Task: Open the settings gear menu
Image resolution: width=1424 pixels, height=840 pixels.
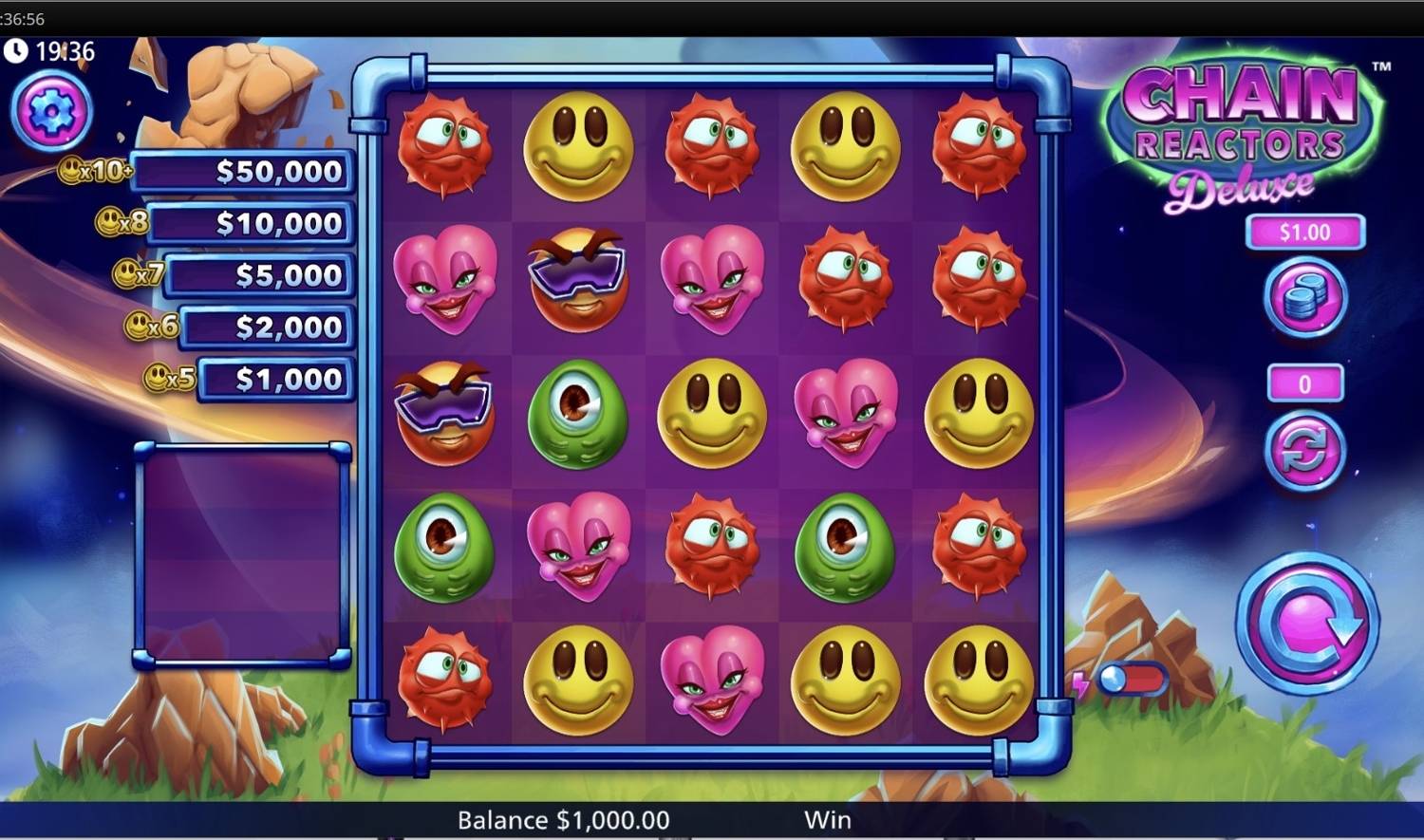Action: (50, 111)
